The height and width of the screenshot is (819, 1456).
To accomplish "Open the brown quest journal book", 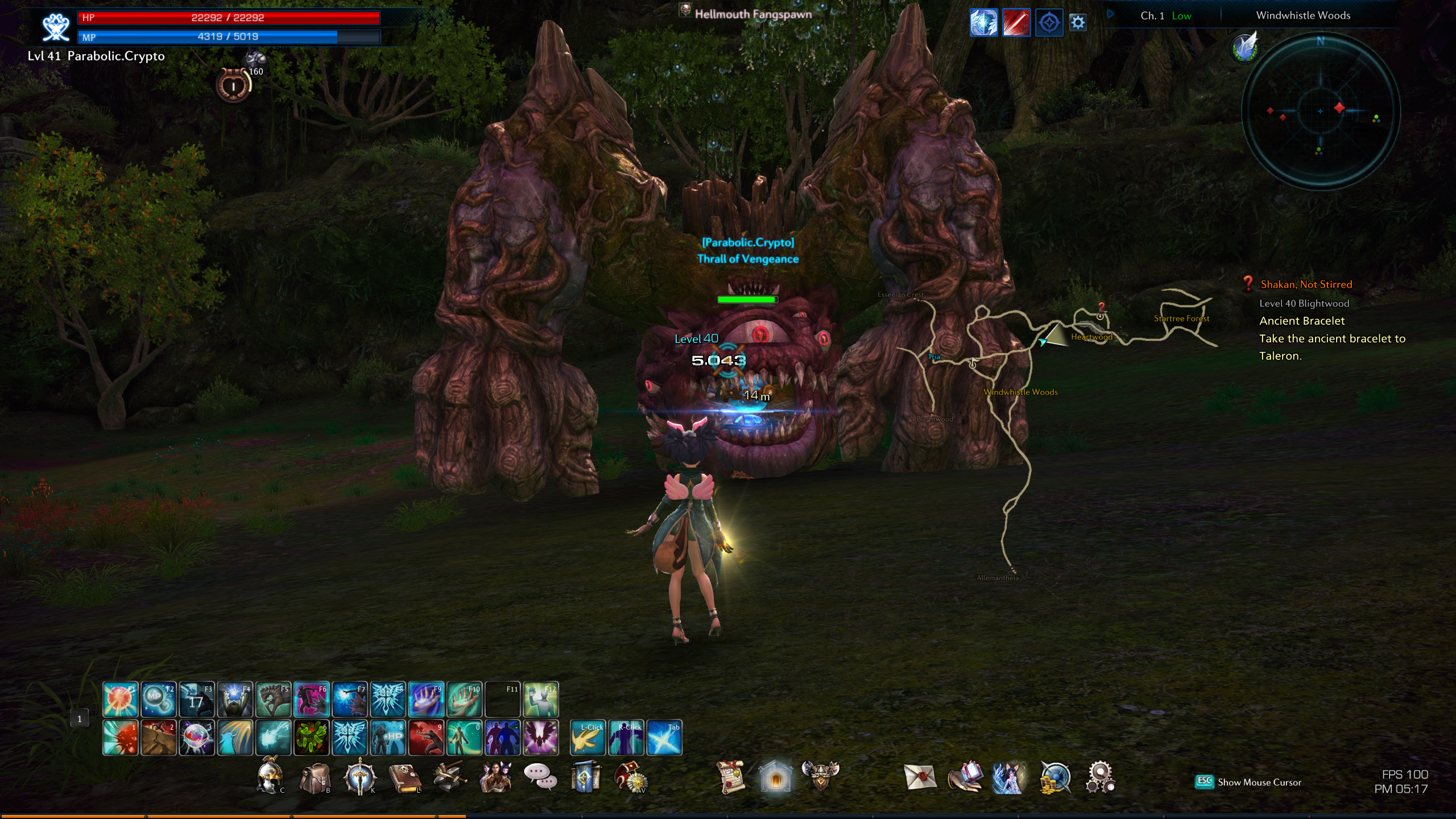I will (x=404, y=777).
